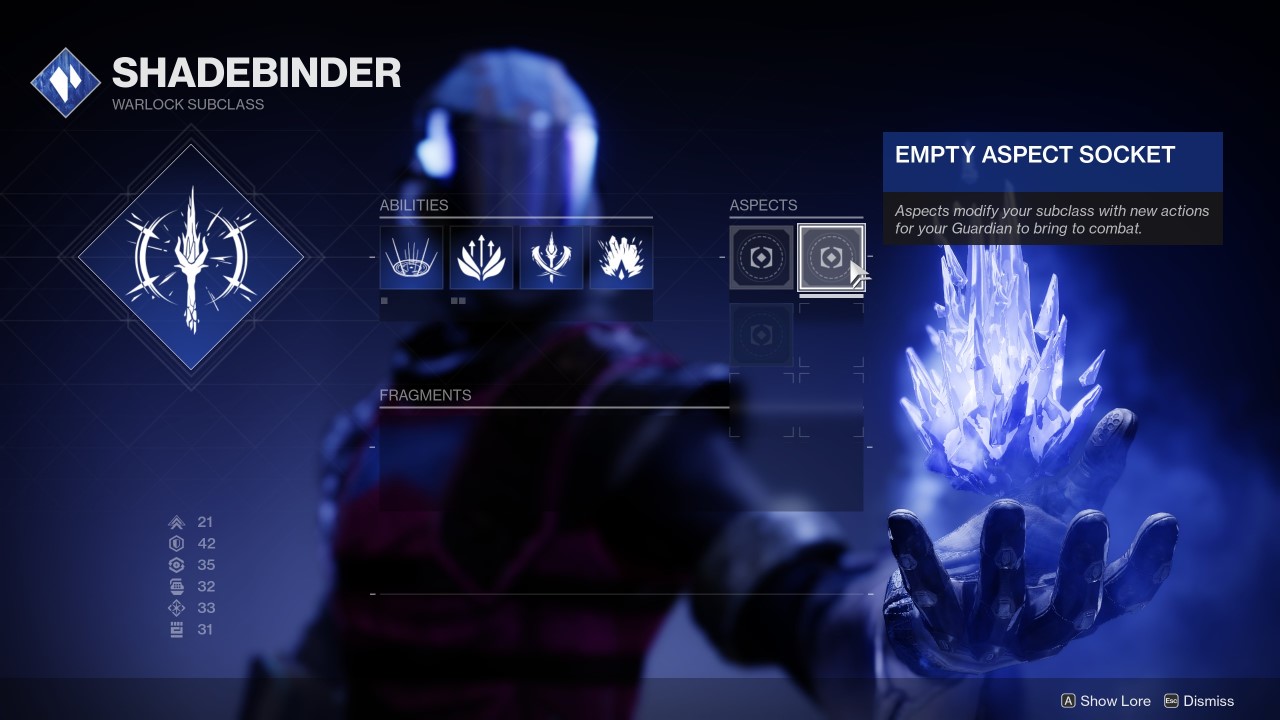The width and height of the screenshot is (1280, 720).
Task: Click the Strength stat icon showing 31
Action: point(176,629)
